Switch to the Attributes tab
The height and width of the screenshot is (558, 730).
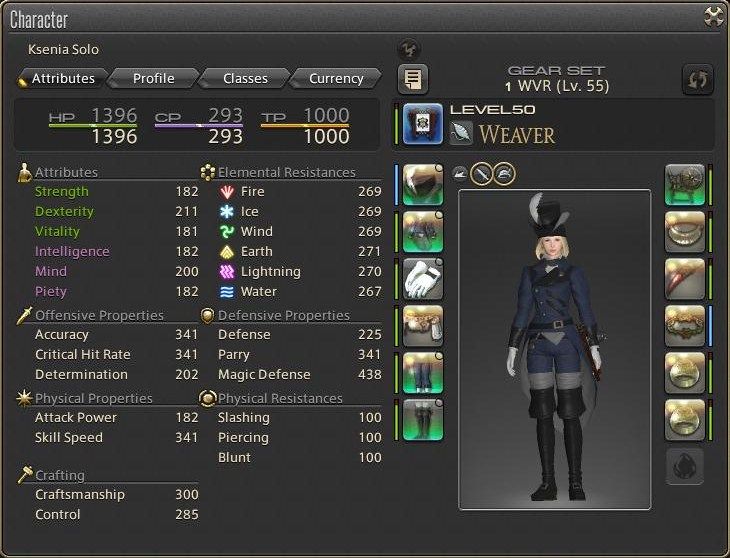(61, 78)
